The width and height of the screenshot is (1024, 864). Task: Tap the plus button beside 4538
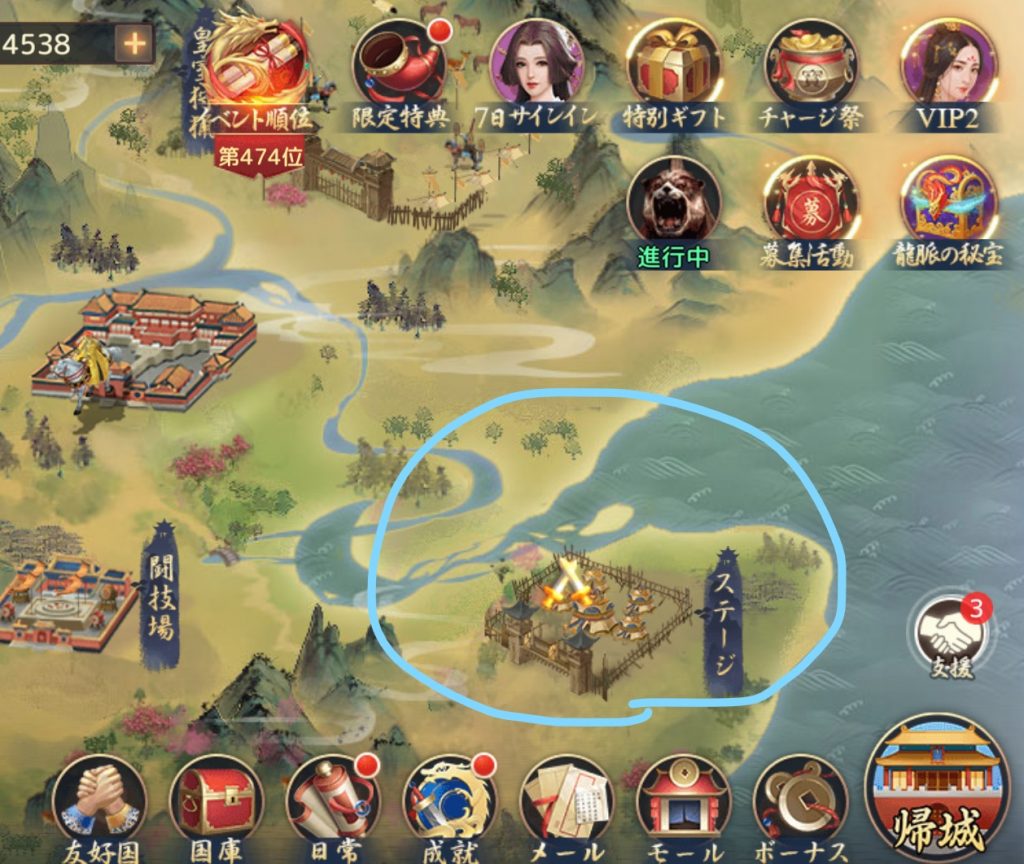[134, 43]
